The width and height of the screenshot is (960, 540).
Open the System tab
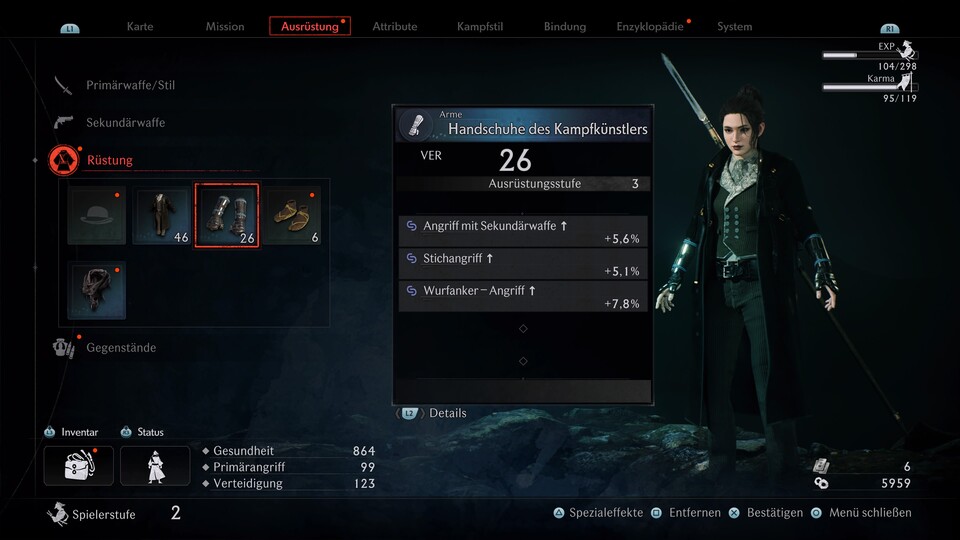[x=734, y=26]
